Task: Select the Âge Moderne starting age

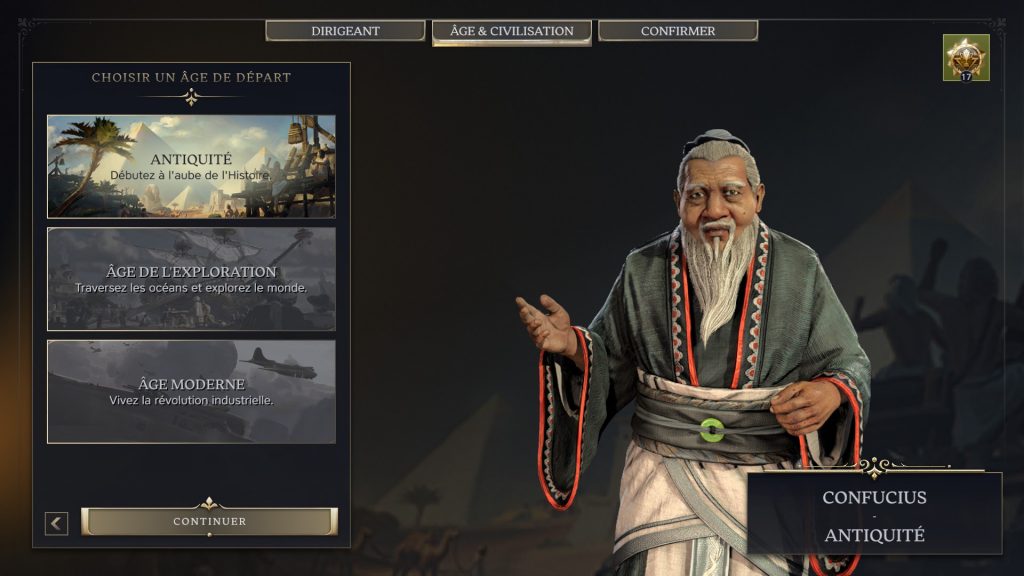Action: pyautogui.click(x=191, y=391)
